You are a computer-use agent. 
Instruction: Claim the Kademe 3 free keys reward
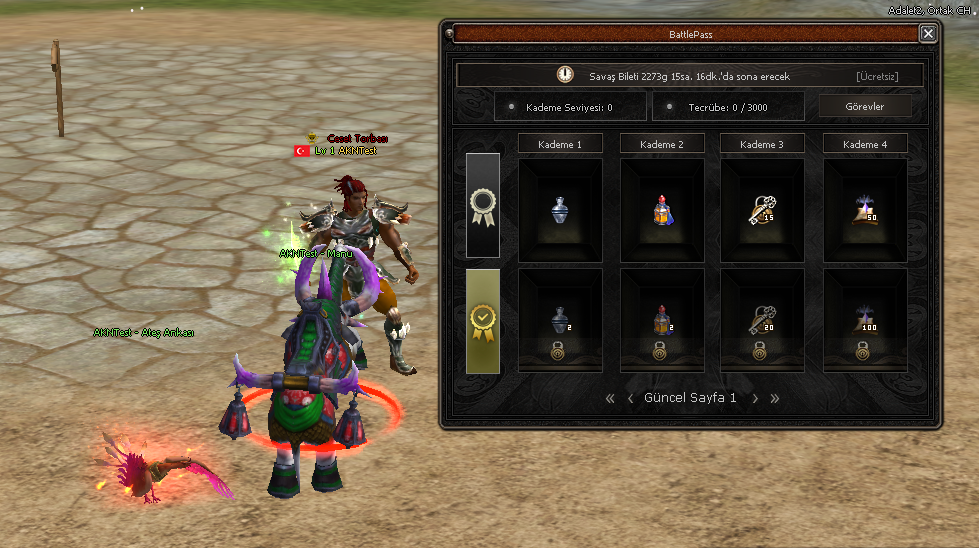pos(762,209)
